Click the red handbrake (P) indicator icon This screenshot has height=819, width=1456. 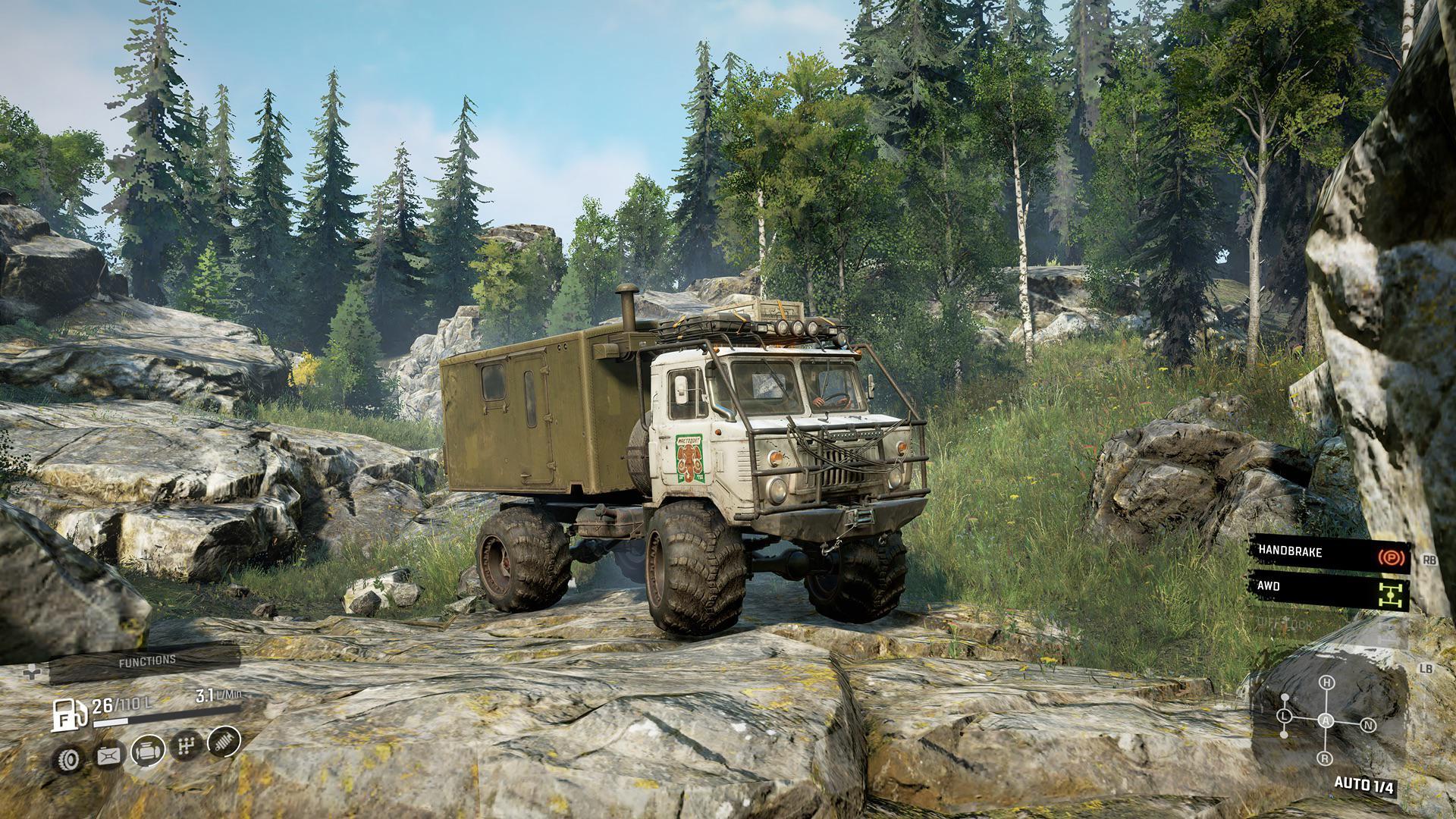[x=1391, y=557]
